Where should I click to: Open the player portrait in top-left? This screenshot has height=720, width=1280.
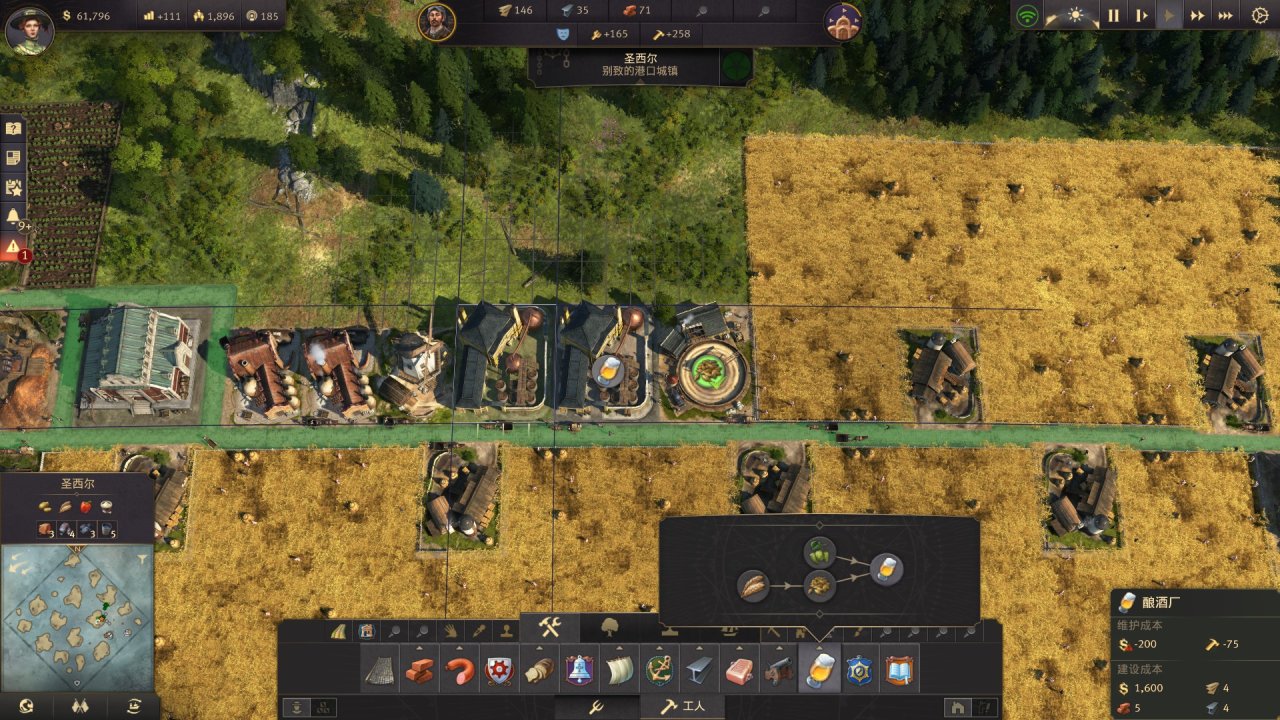tap(29, 29)
